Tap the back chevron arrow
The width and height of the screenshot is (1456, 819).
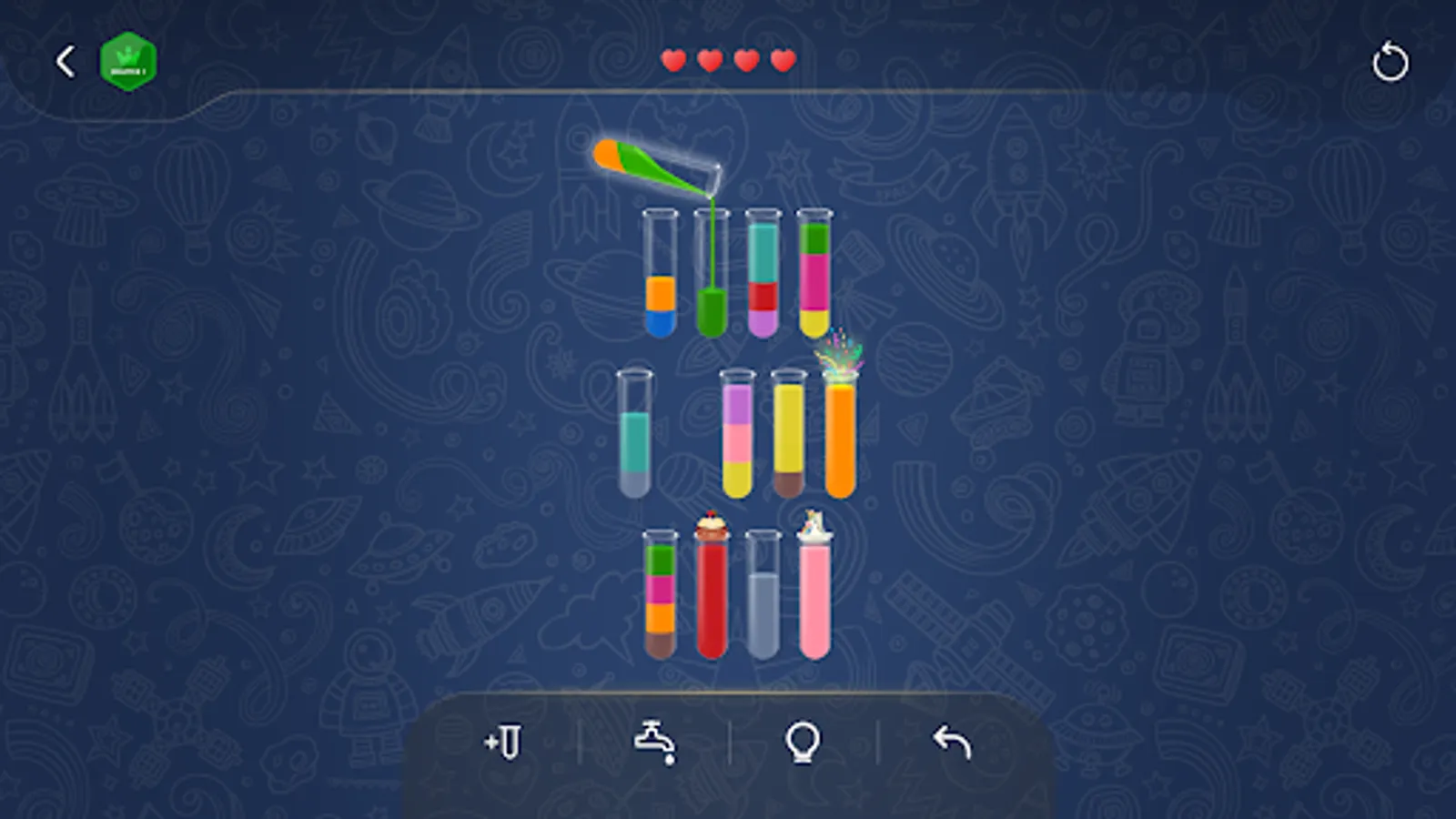pyautogui.click(x=64, y=60)
